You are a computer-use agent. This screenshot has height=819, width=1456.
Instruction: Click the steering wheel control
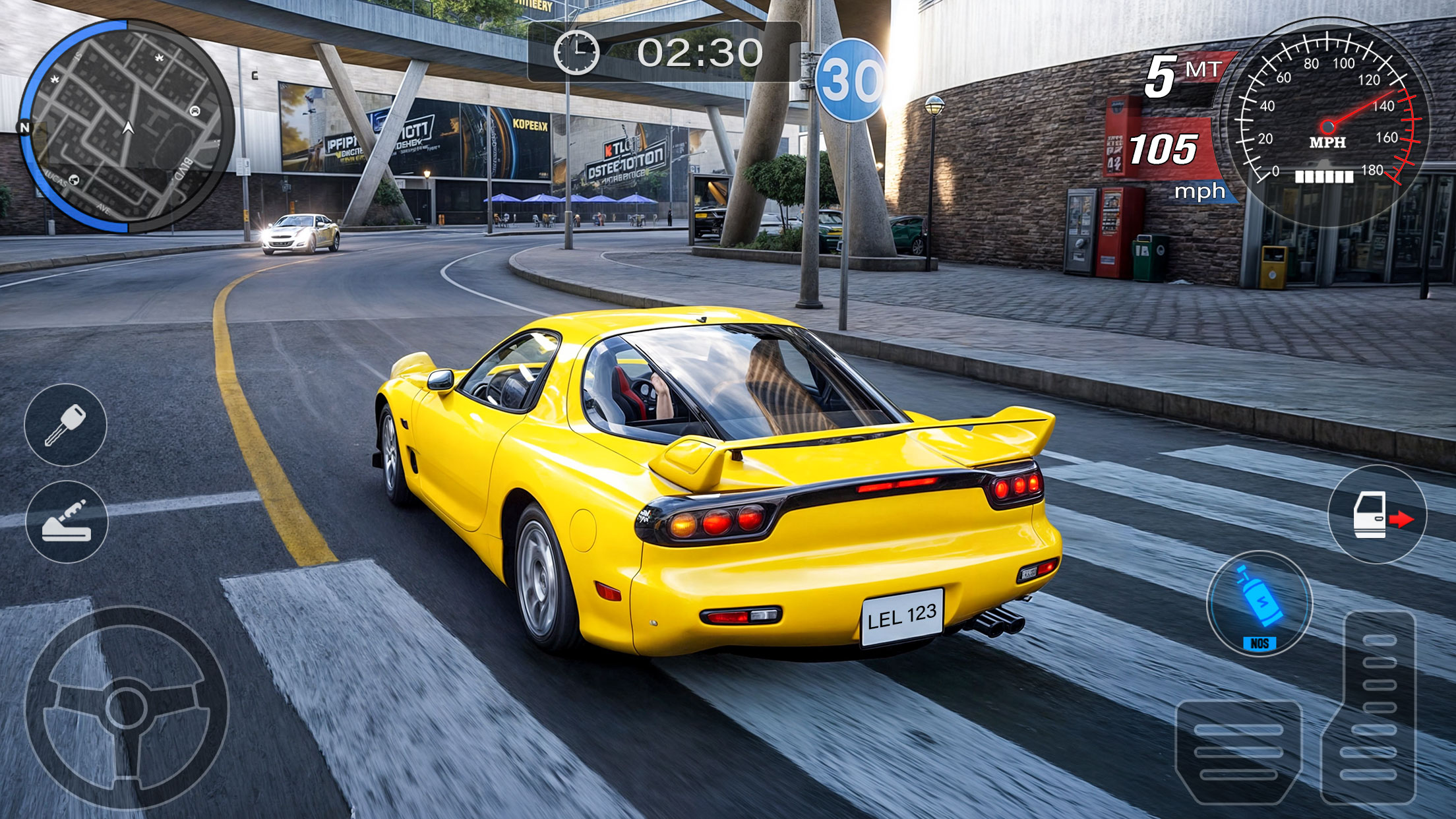point(127,708)
